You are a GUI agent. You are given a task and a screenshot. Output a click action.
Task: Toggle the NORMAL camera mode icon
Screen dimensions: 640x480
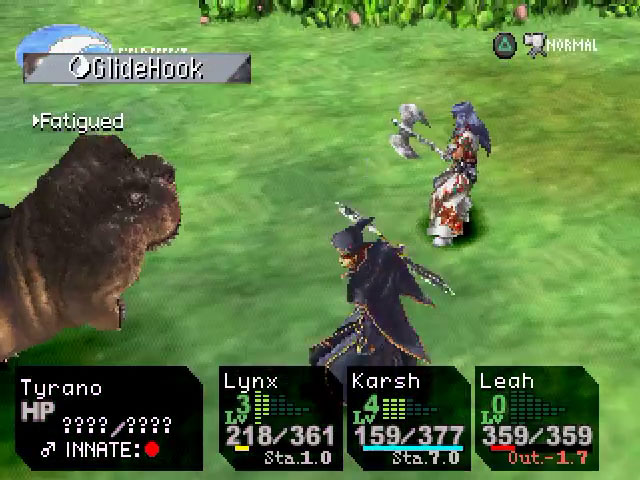(x=537, y=45)
